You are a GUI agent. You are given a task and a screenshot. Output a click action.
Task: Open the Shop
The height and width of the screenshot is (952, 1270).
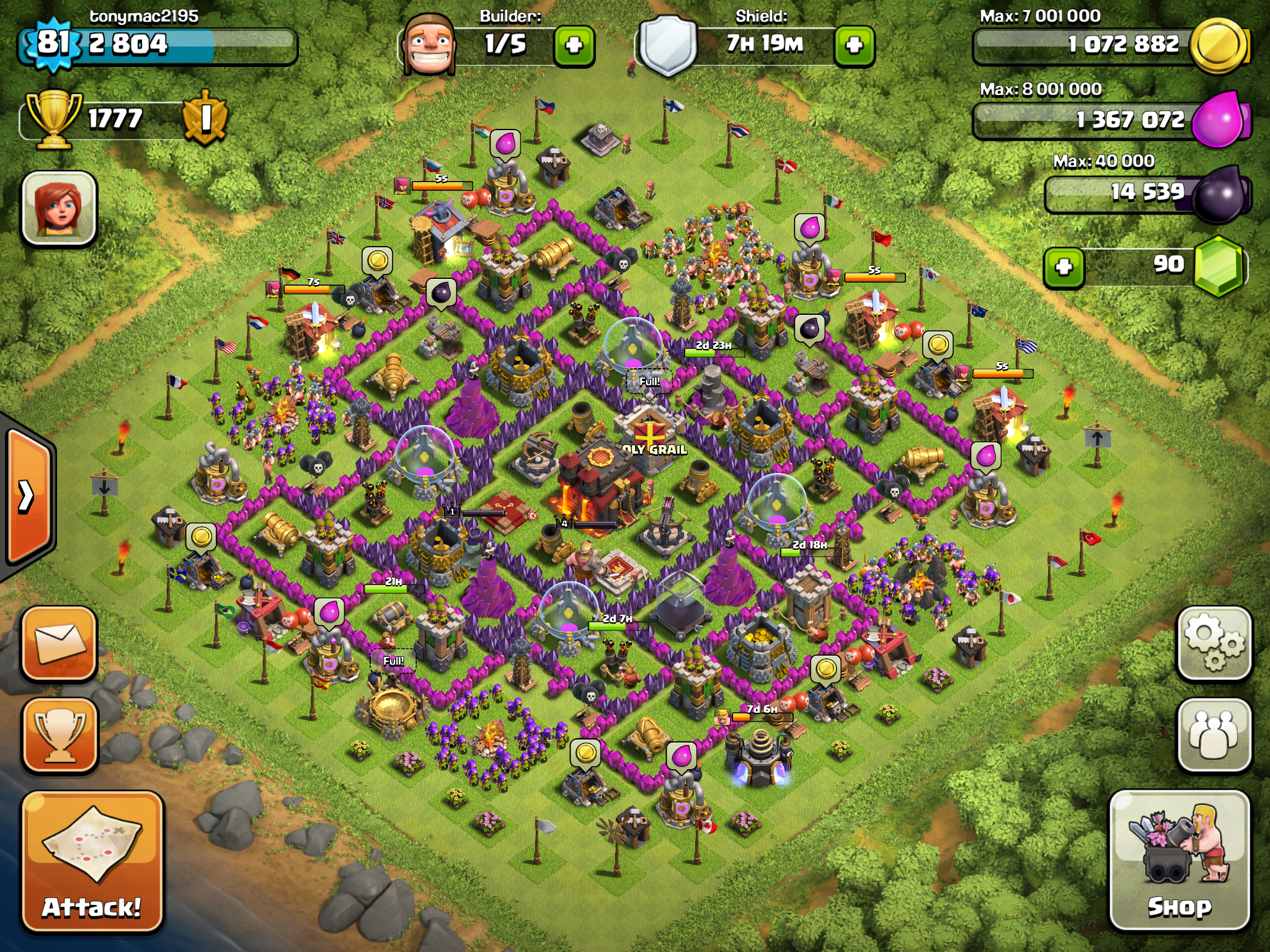pos(1179,860)
